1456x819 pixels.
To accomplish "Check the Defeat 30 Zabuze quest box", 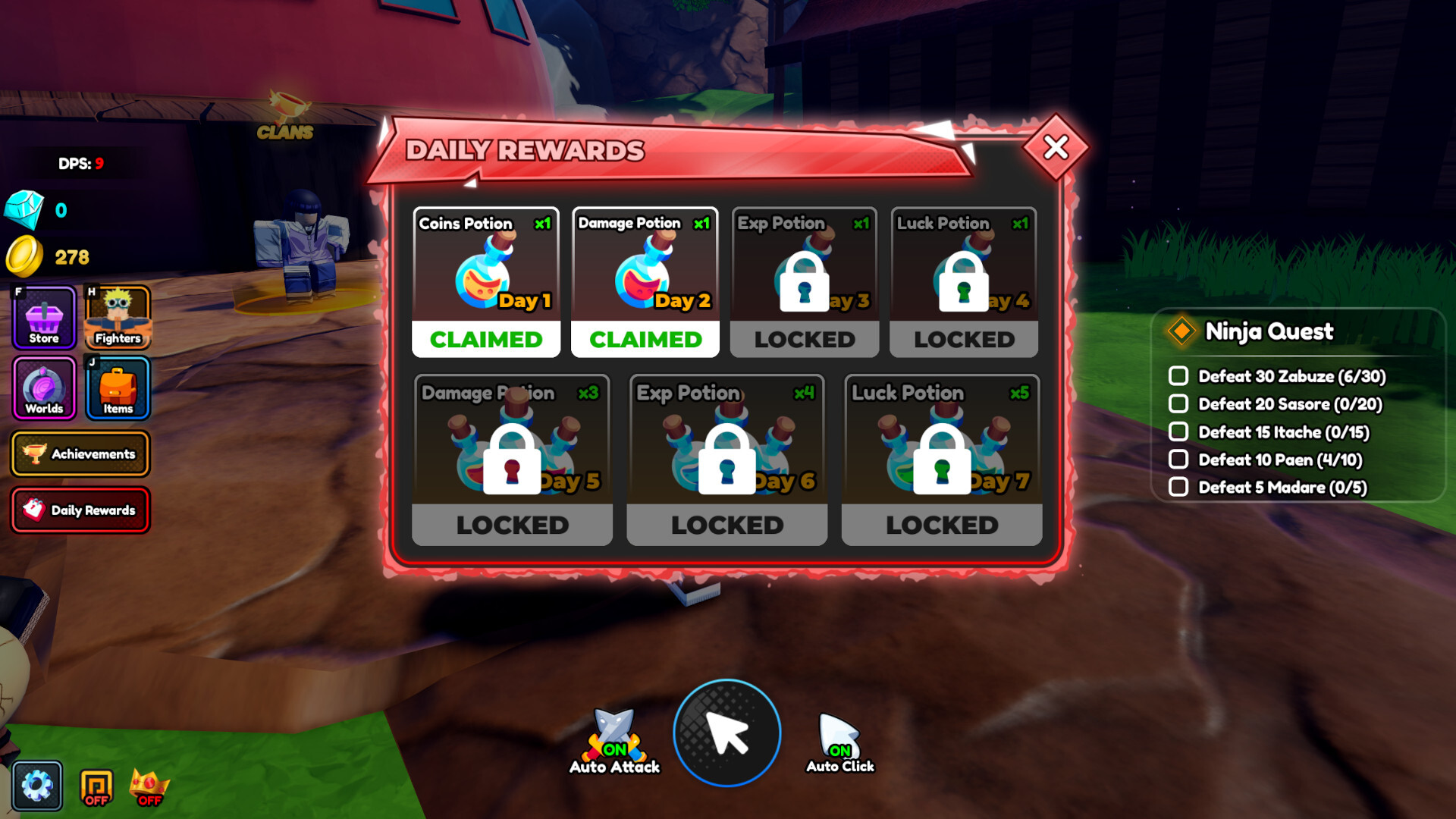I will [x=1178, y=377].
